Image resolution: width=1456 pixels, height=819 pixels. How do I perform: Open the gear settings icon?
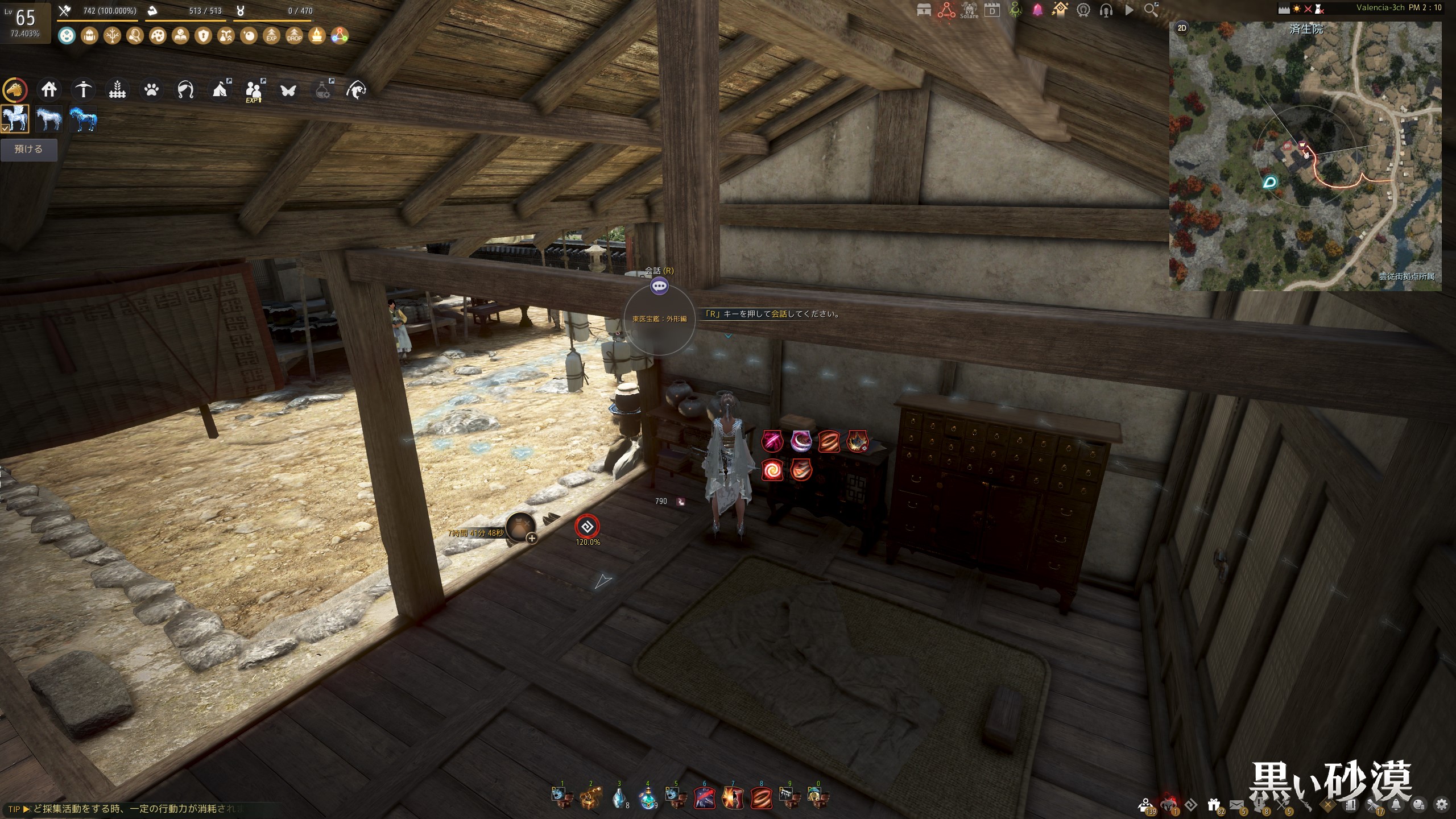1442,804
